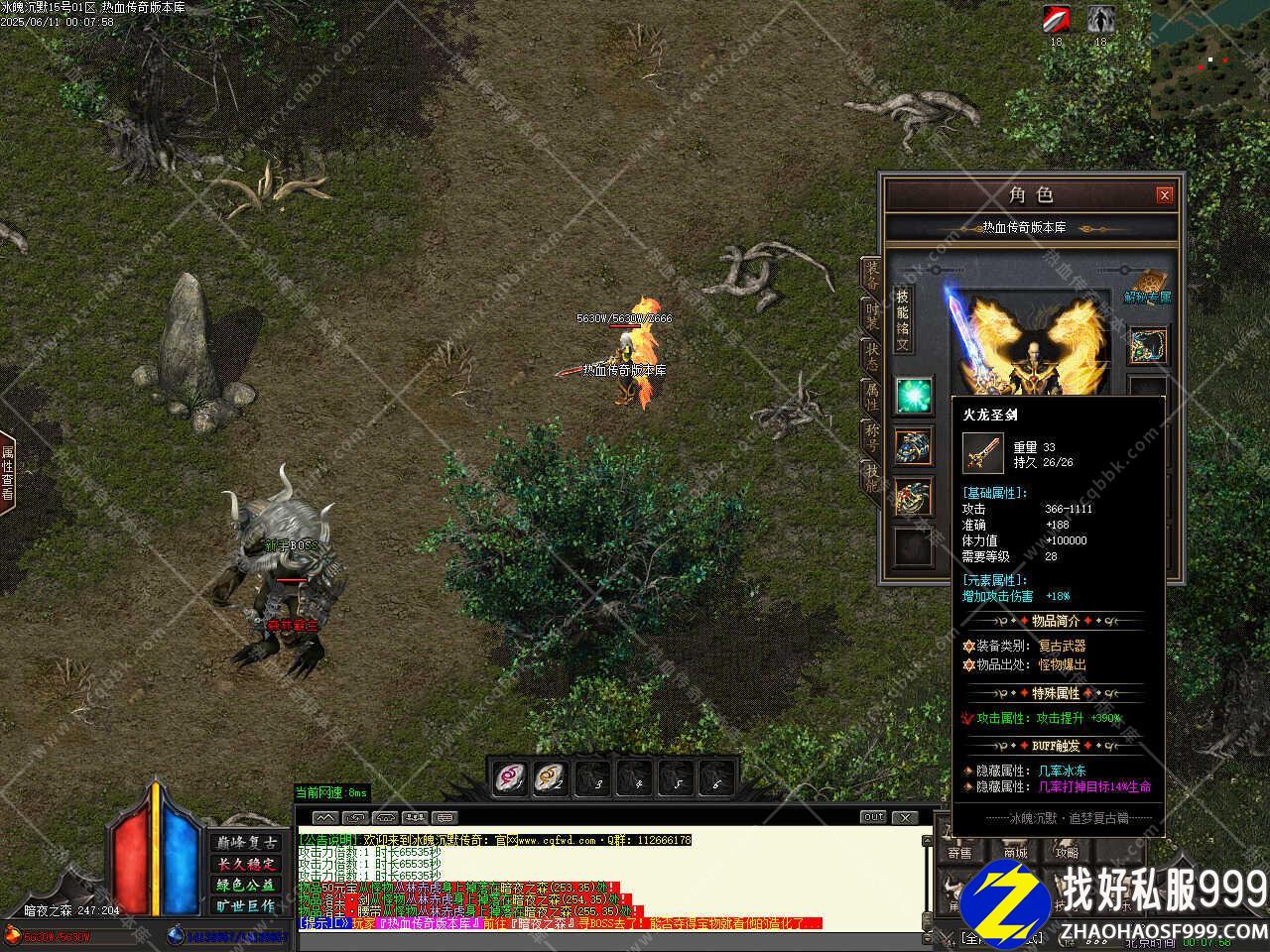Use the skill in hotbar slot 1
The width and height of the screenshot is (1270, 952).
click(x=511, y=777)
